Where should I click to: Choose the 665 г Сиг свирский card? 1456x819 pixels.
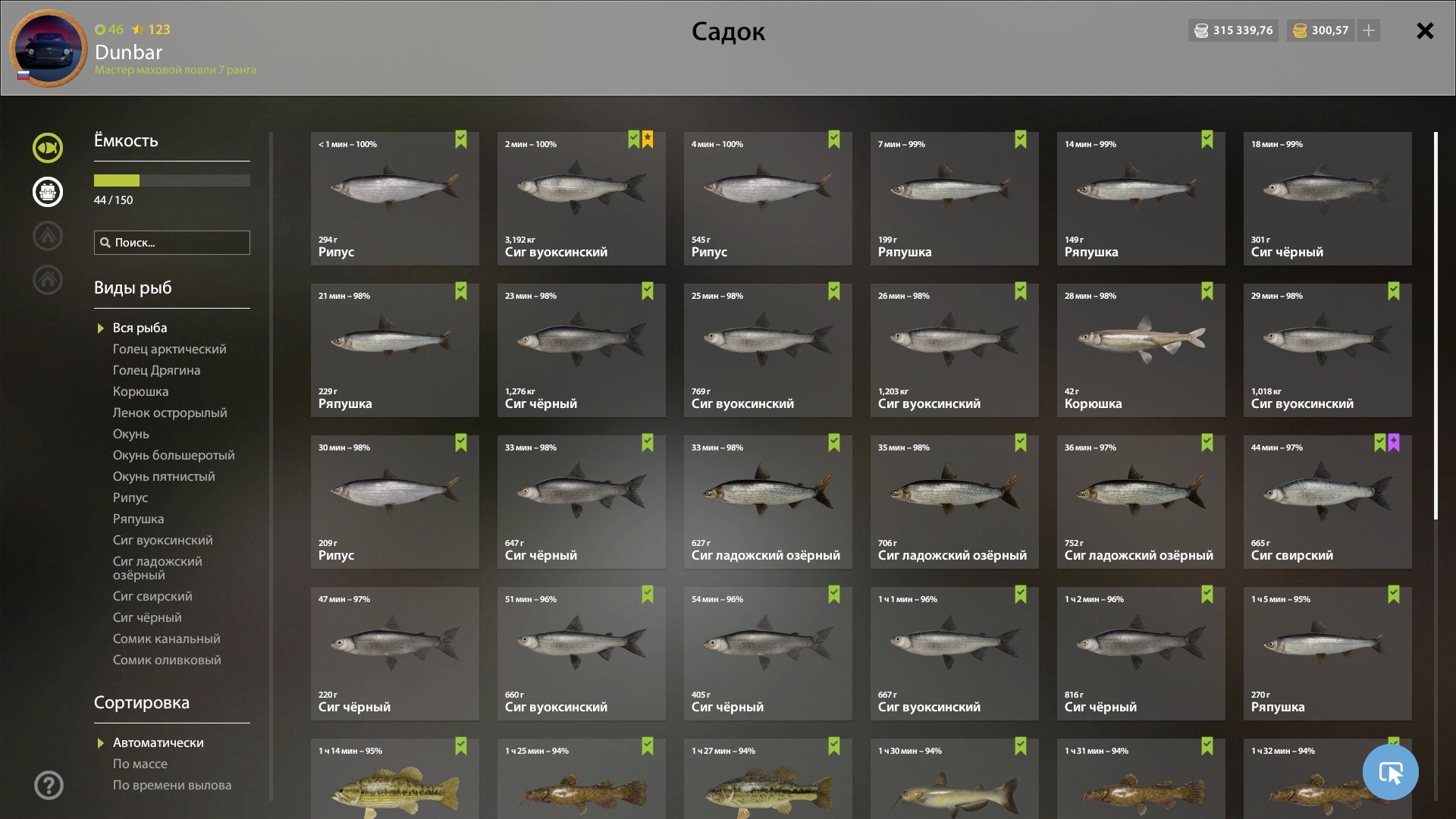pyautogui.click(x=1327, y=502)
